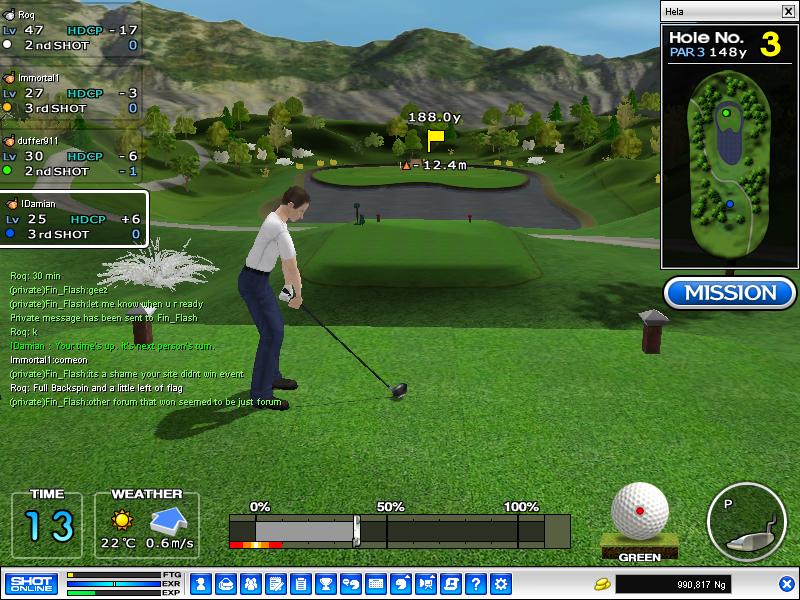Screen dimensions: 800x600
Task: Open the character profile icon
Action: pos(199,583)
